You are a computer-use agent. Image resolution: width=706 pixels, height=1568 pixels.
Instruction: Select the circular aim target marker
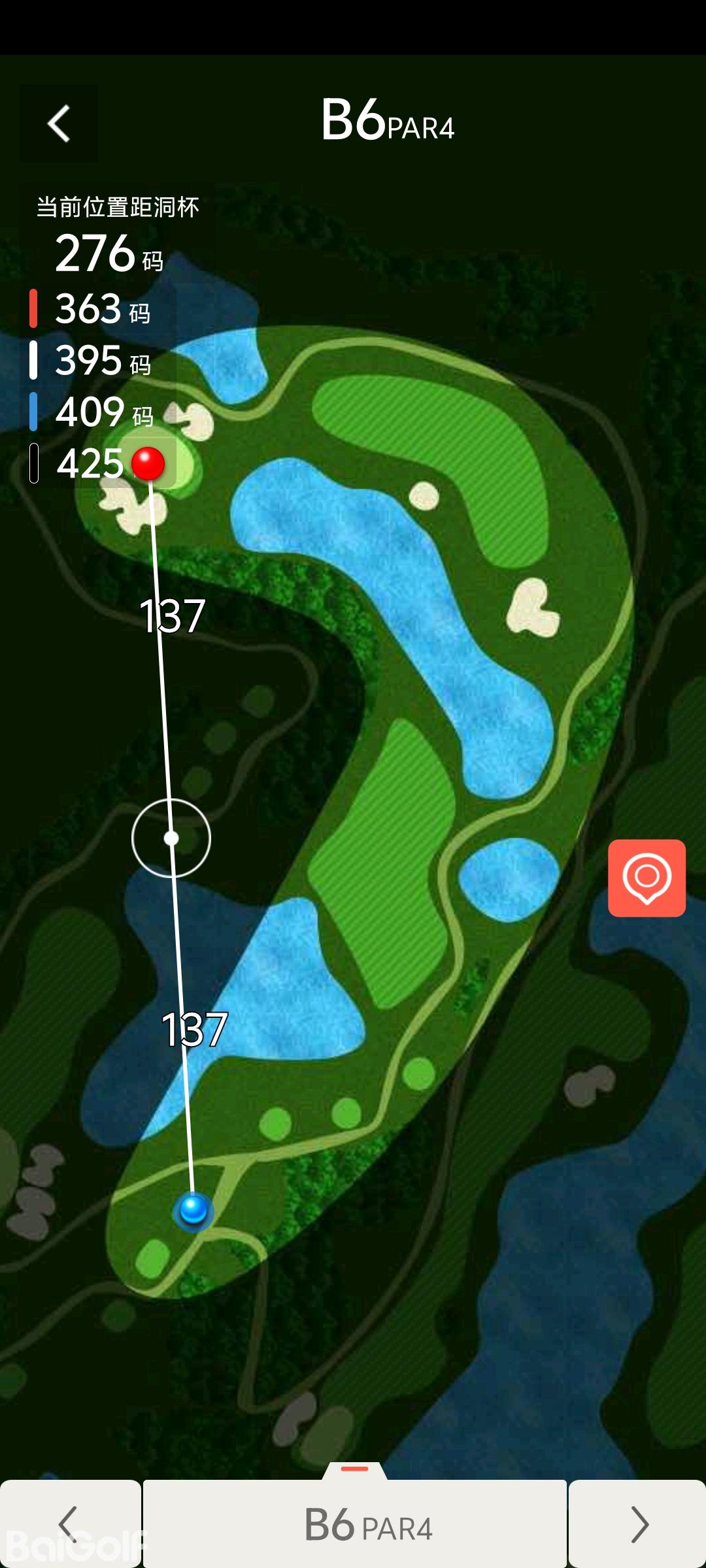tap(171, 838)
